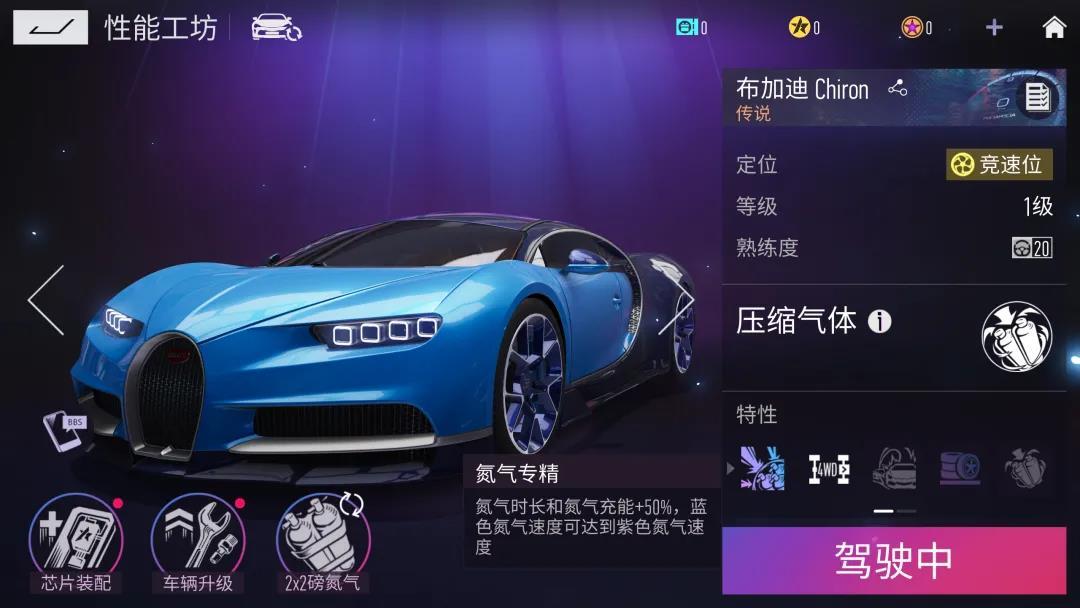Return to the home screen
1080x608 pixels.
click(1053, 28)
